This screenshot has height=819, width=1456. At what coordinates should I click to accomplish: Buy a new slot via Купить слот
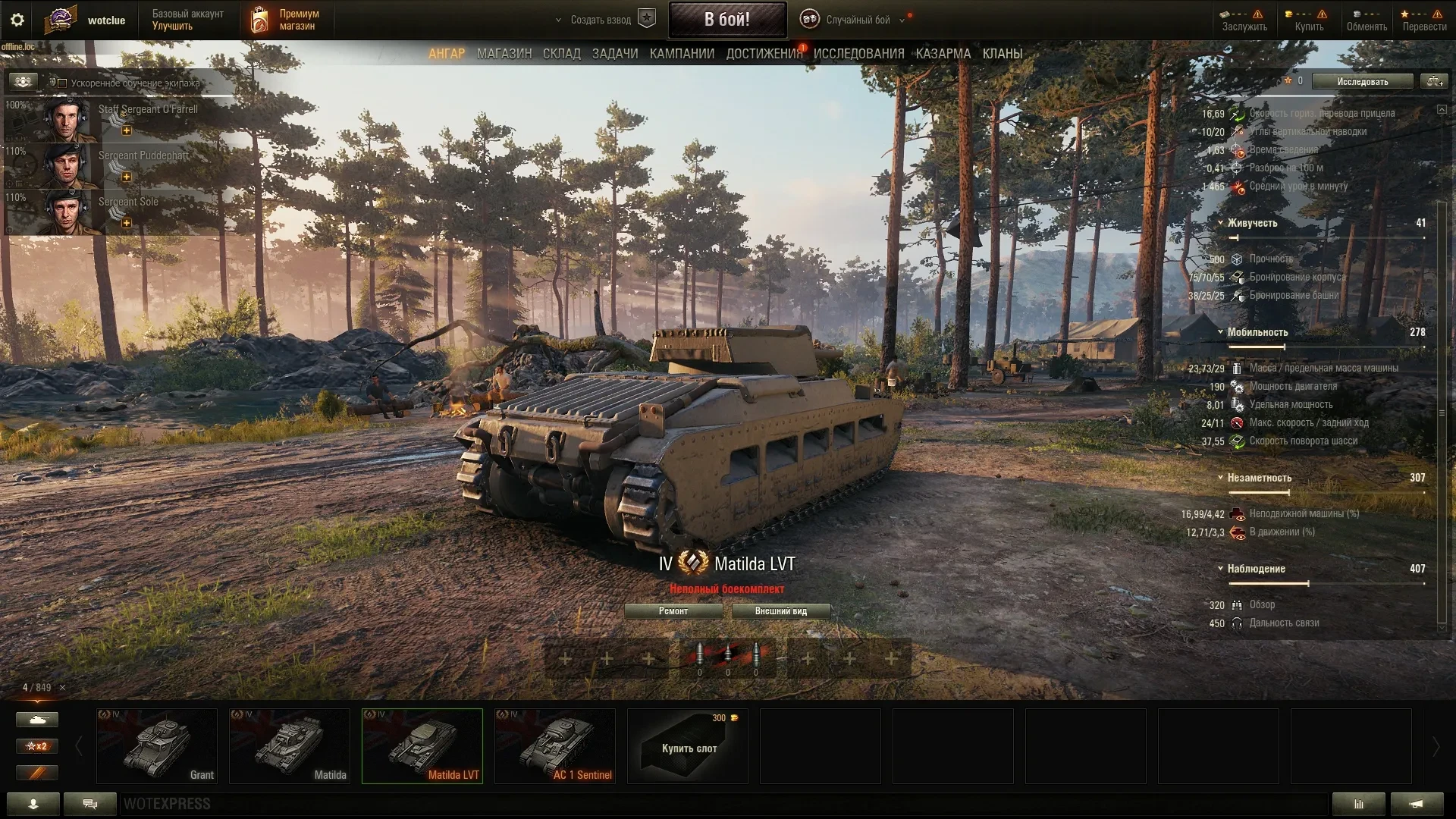tap(688, 745)
